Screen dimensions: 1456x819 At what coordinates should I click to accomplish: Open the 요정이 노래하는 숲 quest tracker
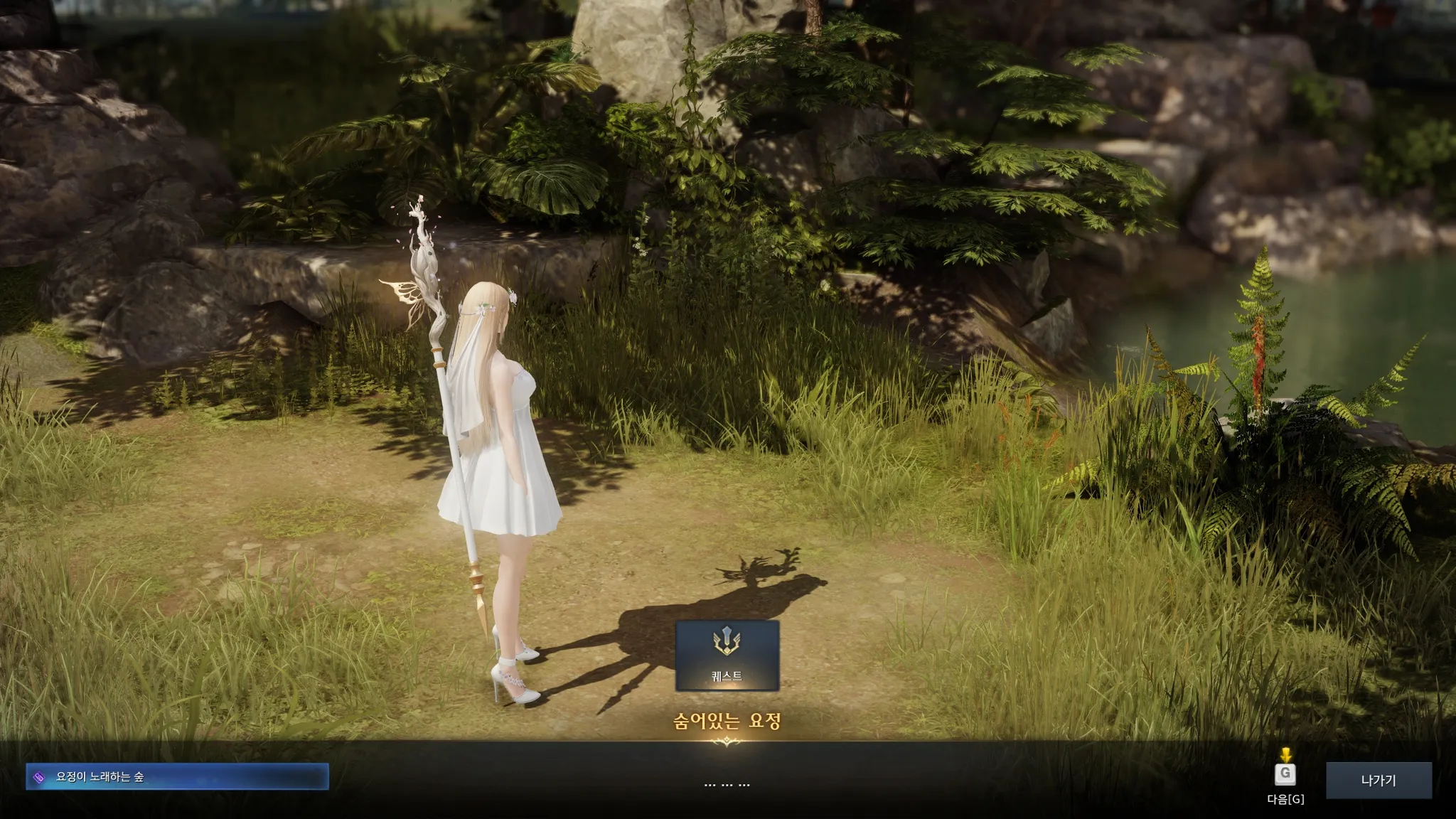pyautogui.click(x=177, y=776)
